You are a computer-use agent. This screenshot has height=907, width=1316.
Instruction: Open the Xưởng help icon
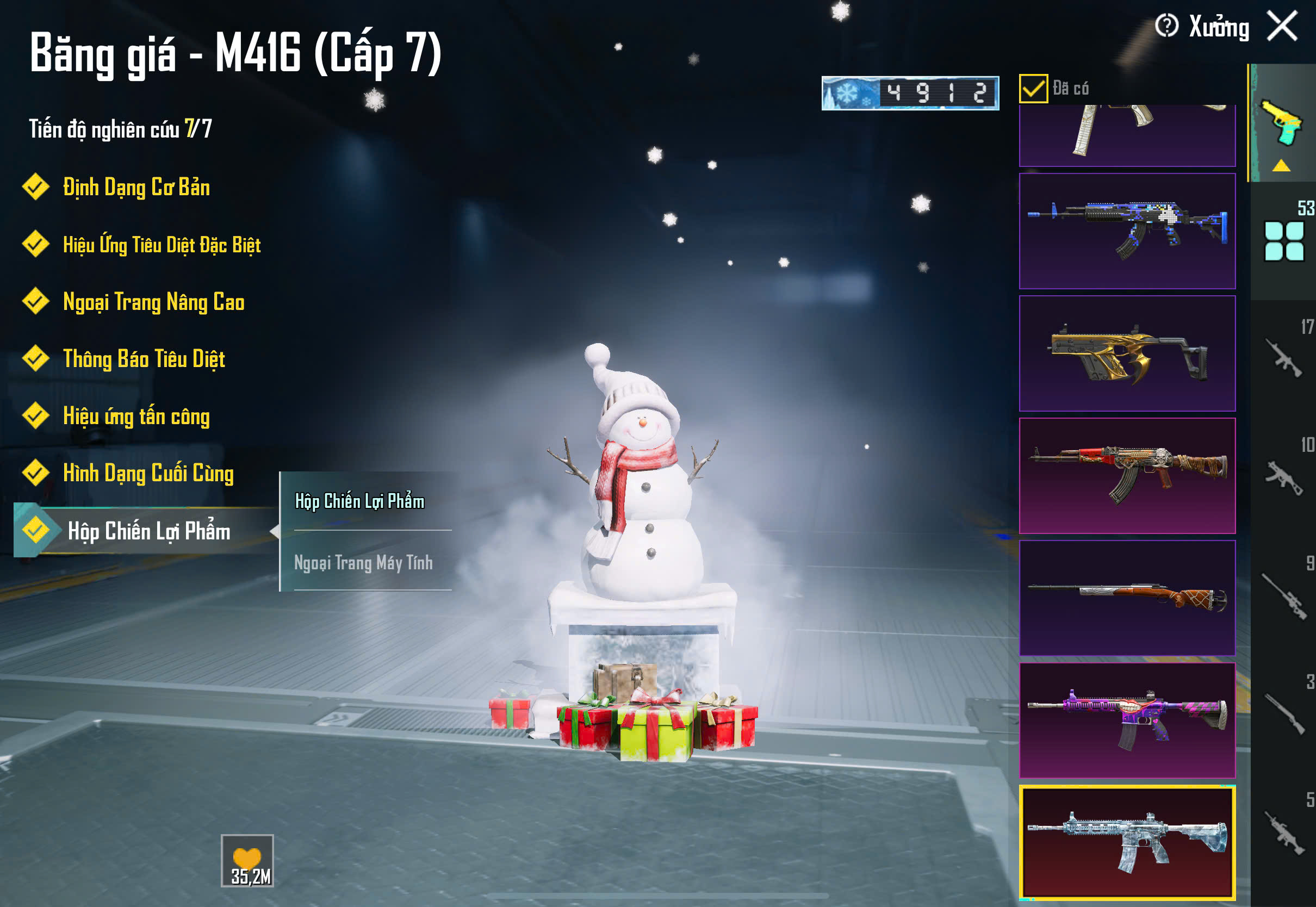1166,26
